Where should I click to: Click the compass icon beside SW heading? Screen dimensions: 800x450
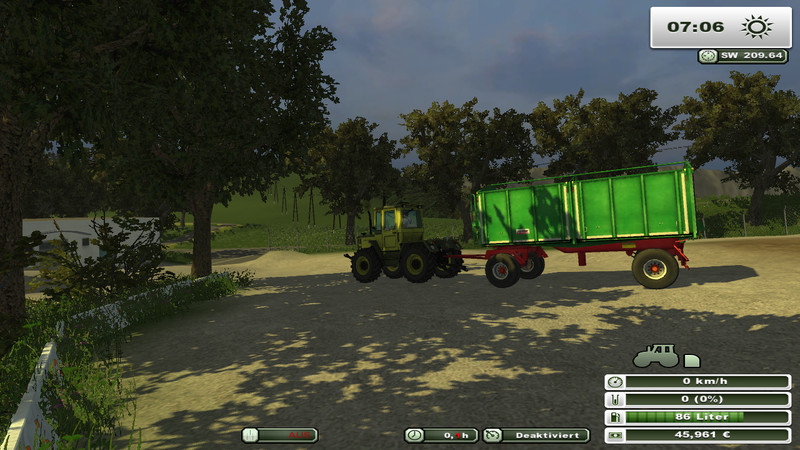(708, 56)
